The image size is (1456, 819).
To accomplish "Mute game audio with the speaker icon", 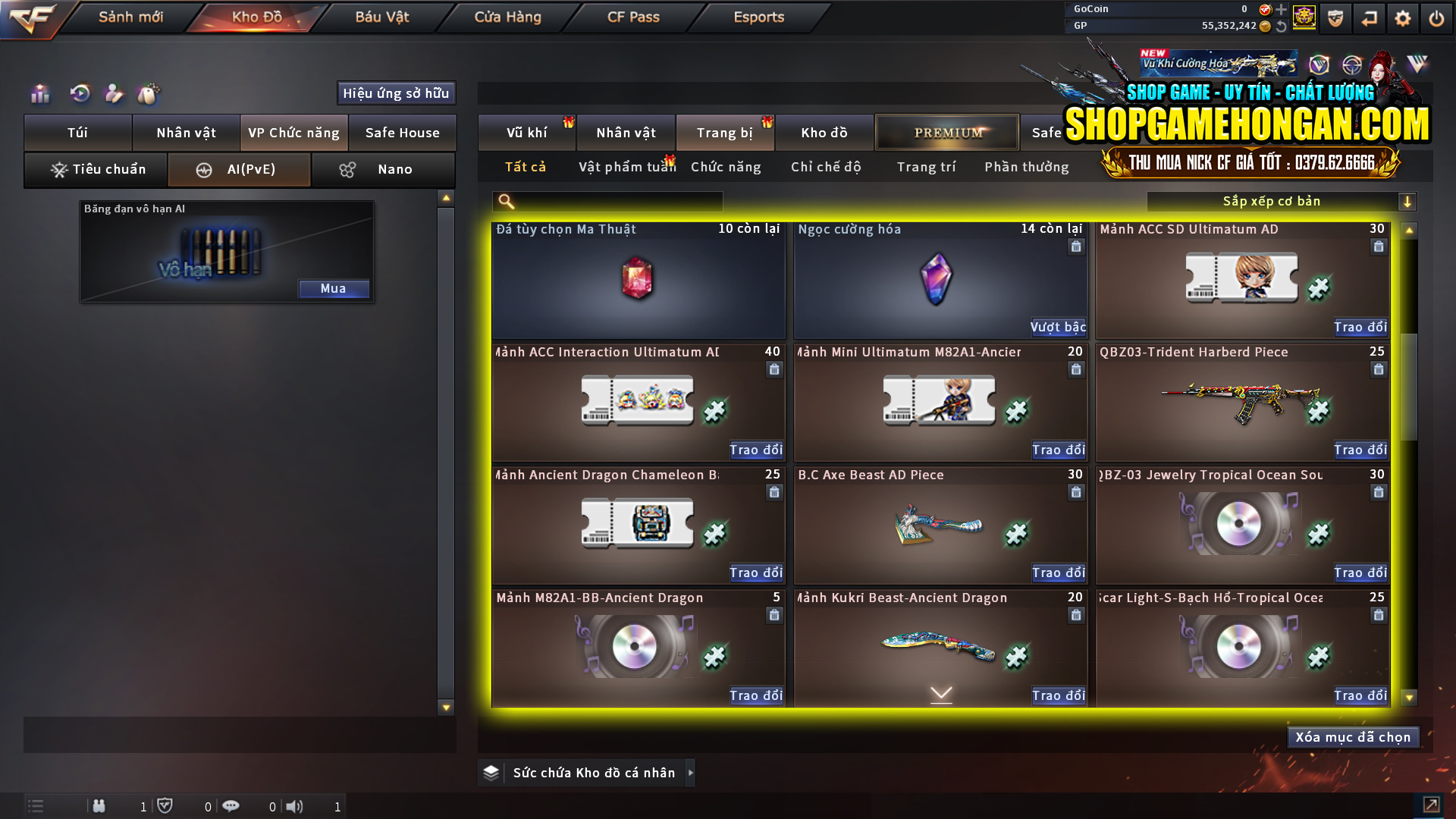I will [296, 806].
